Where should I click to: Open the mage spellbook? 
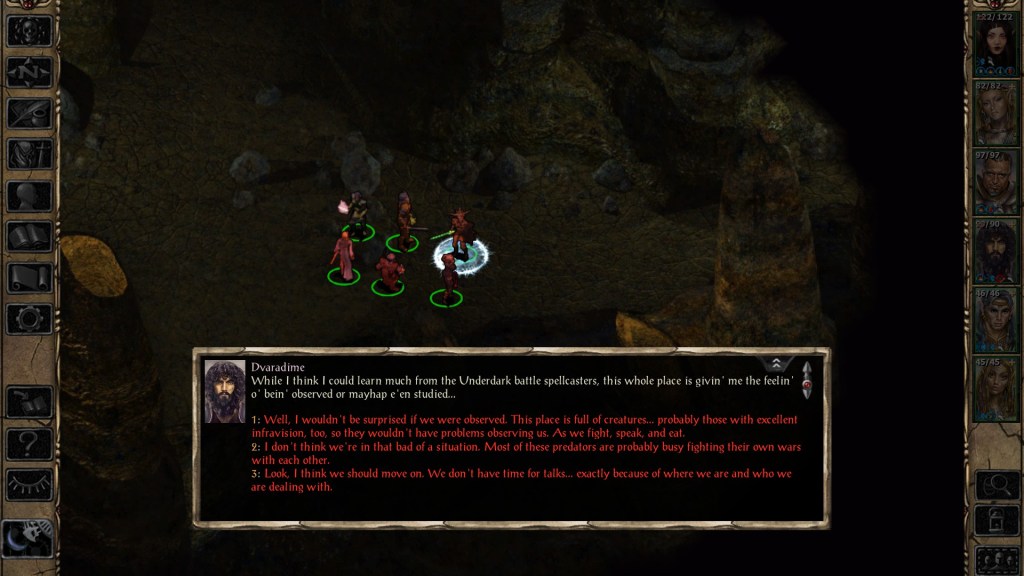29,237
